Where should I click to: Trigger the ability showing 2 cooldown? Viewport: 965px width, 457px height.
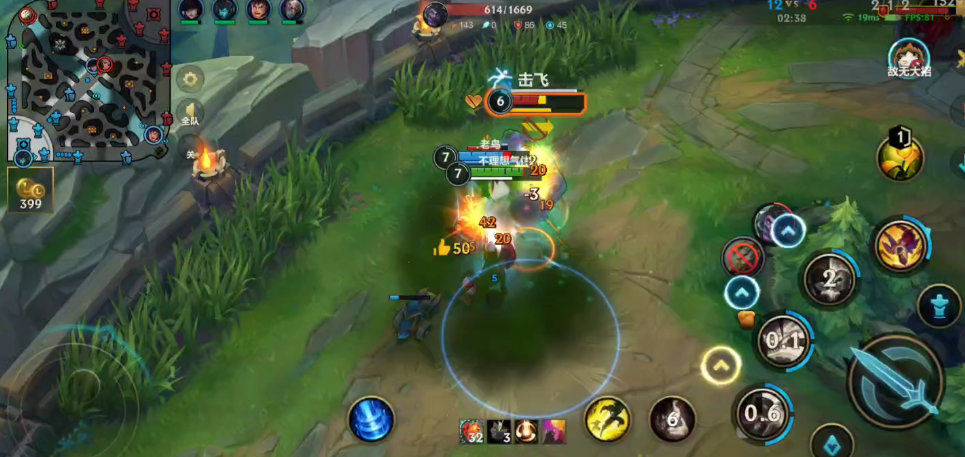click(829, 279)
